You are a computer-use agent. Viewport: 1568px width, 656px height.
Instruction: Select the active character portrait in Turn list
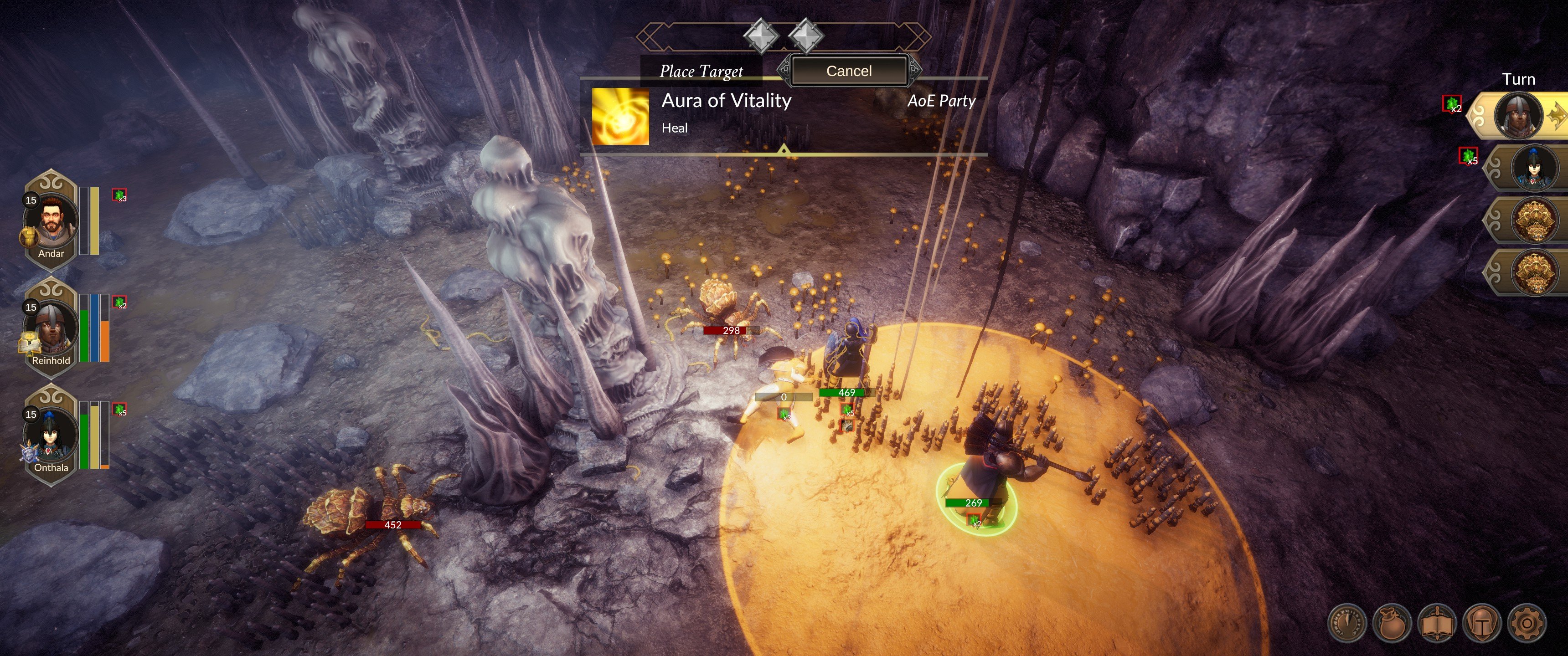tap(1518, 116)
